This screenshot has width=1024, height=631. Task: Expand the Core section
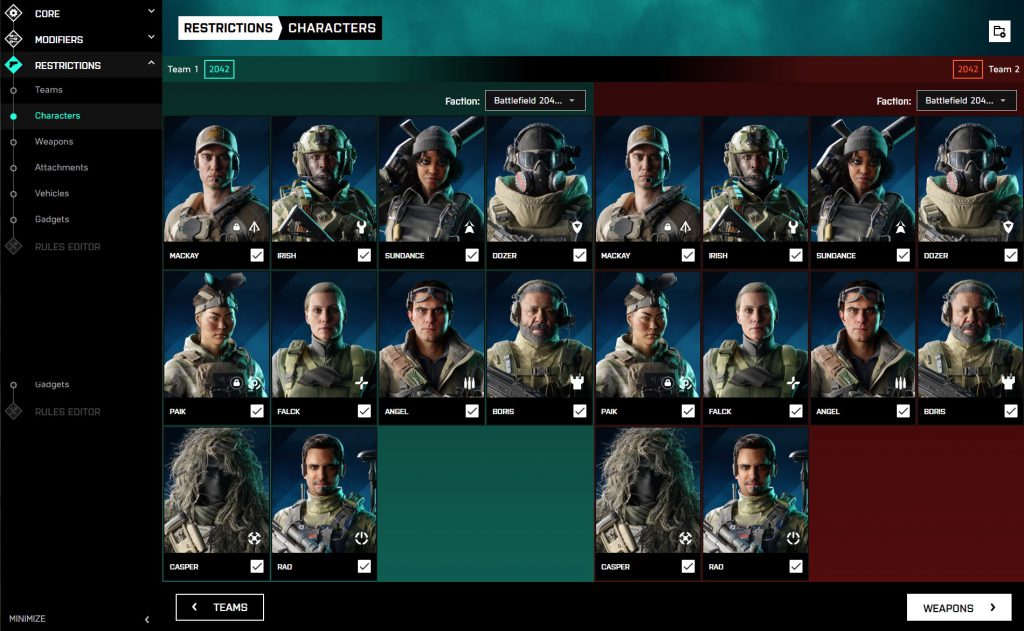click(x=80, y=14)
